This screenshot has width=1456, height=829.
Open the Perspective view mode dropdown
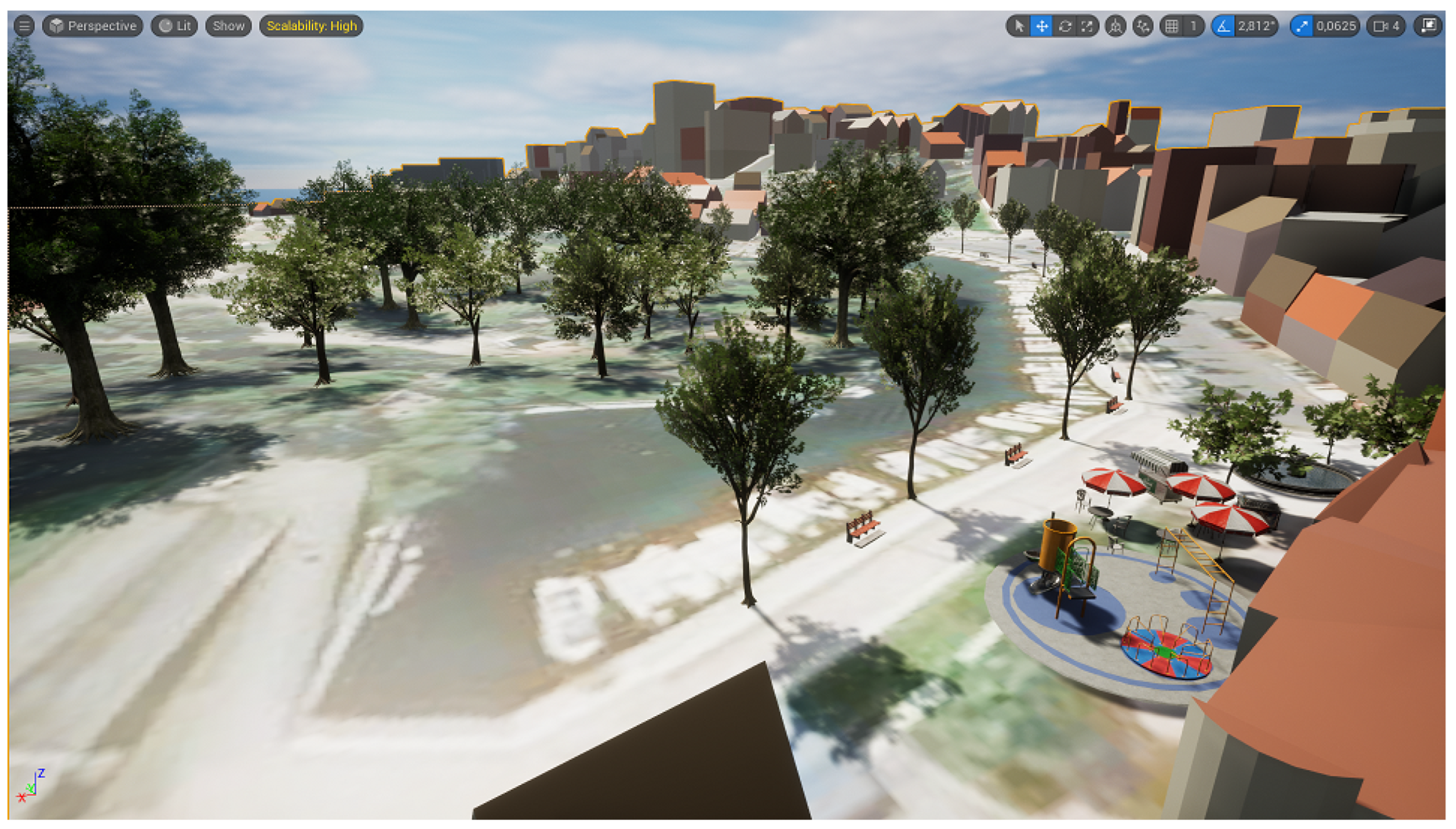coord(93,26)
